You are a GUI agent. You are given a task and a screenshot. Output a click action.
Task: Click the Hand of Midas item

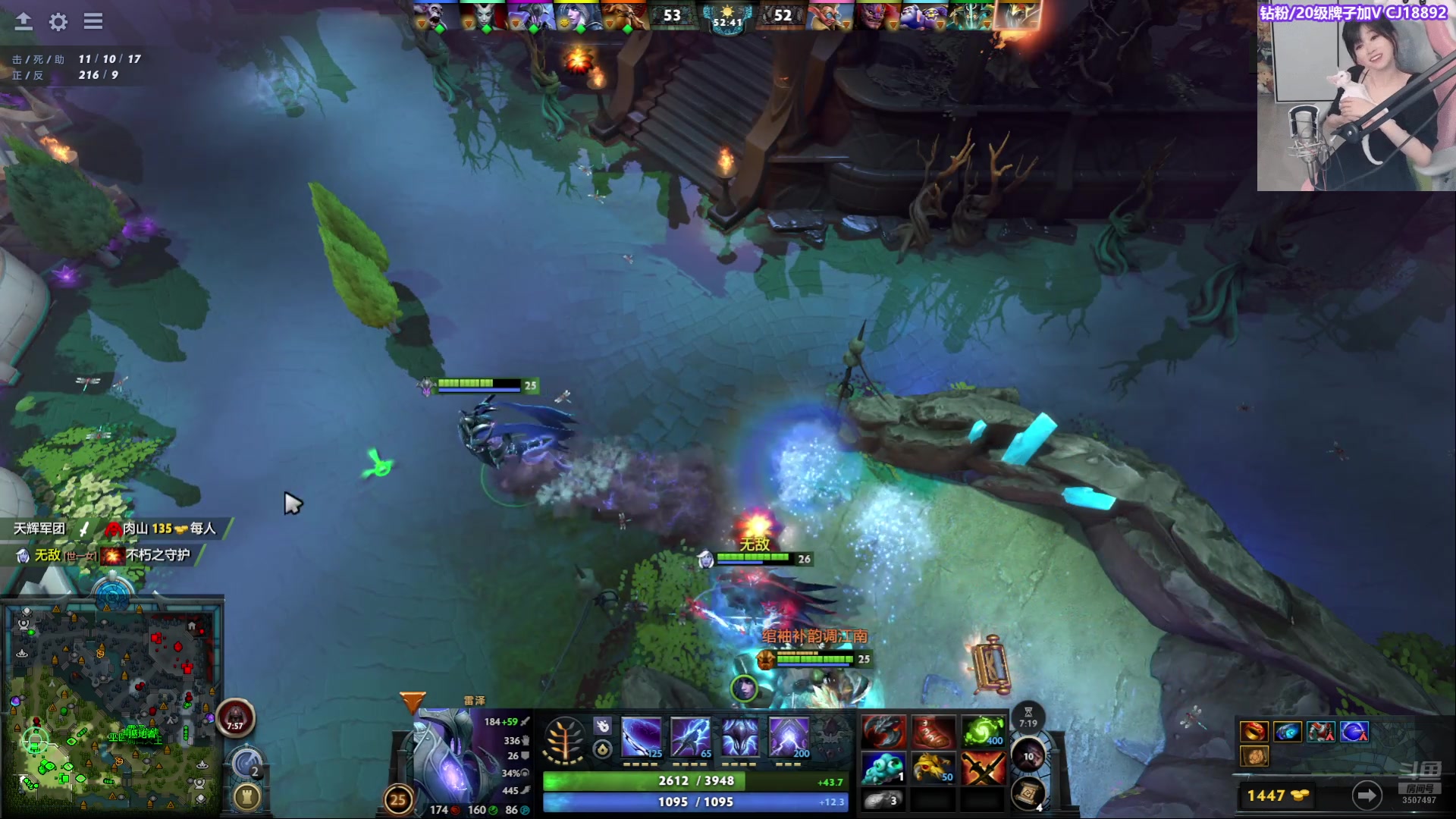pos(934,767)
